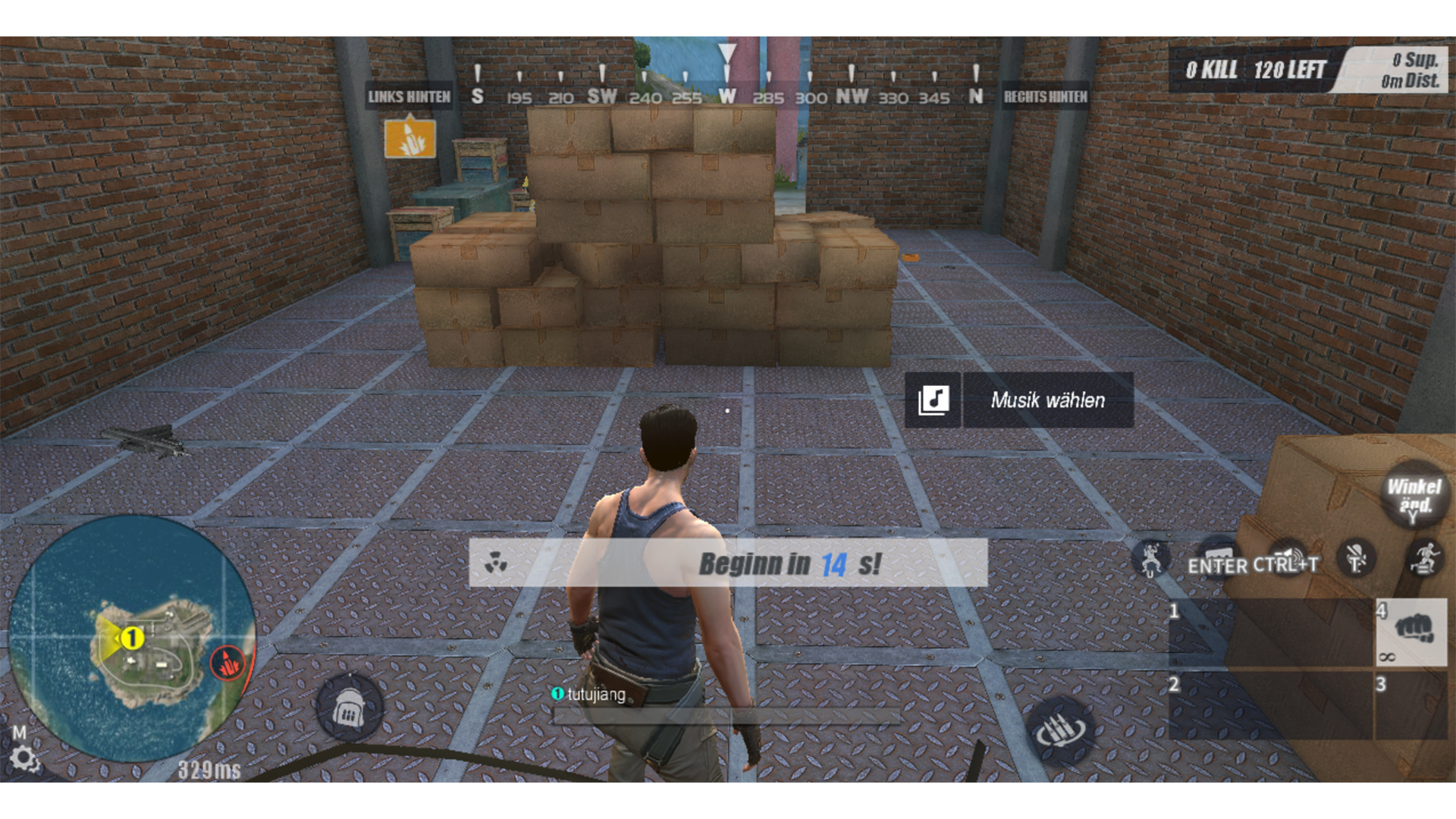Image resolution: width=1456 pixels, height=819 pixels.
Task: Click the radiation warning icon on countdown bar
Action: coord(494,563)
